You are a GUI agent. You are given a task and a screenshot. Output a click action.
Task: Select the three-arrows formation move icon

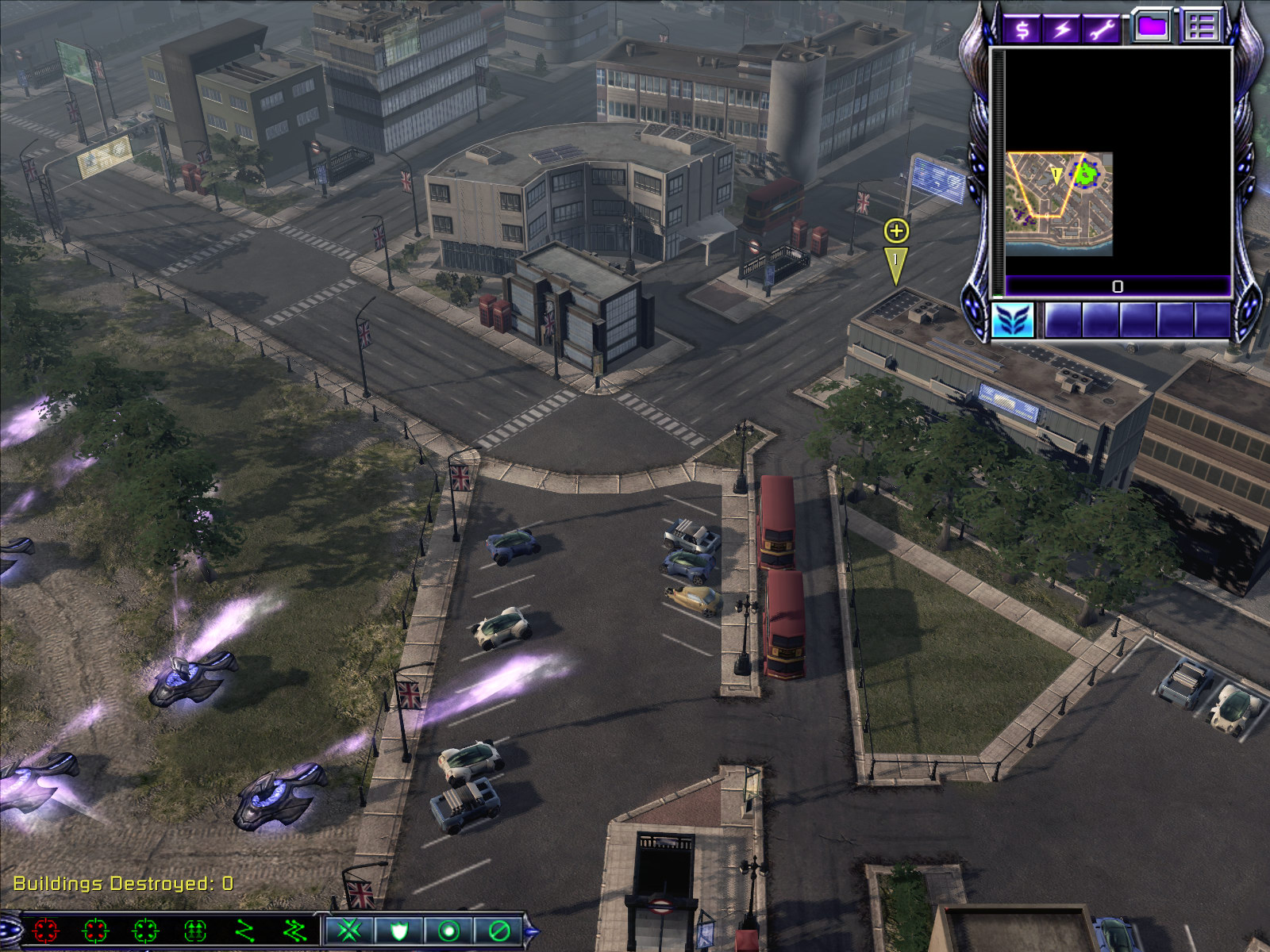click(x=195, y=930)
